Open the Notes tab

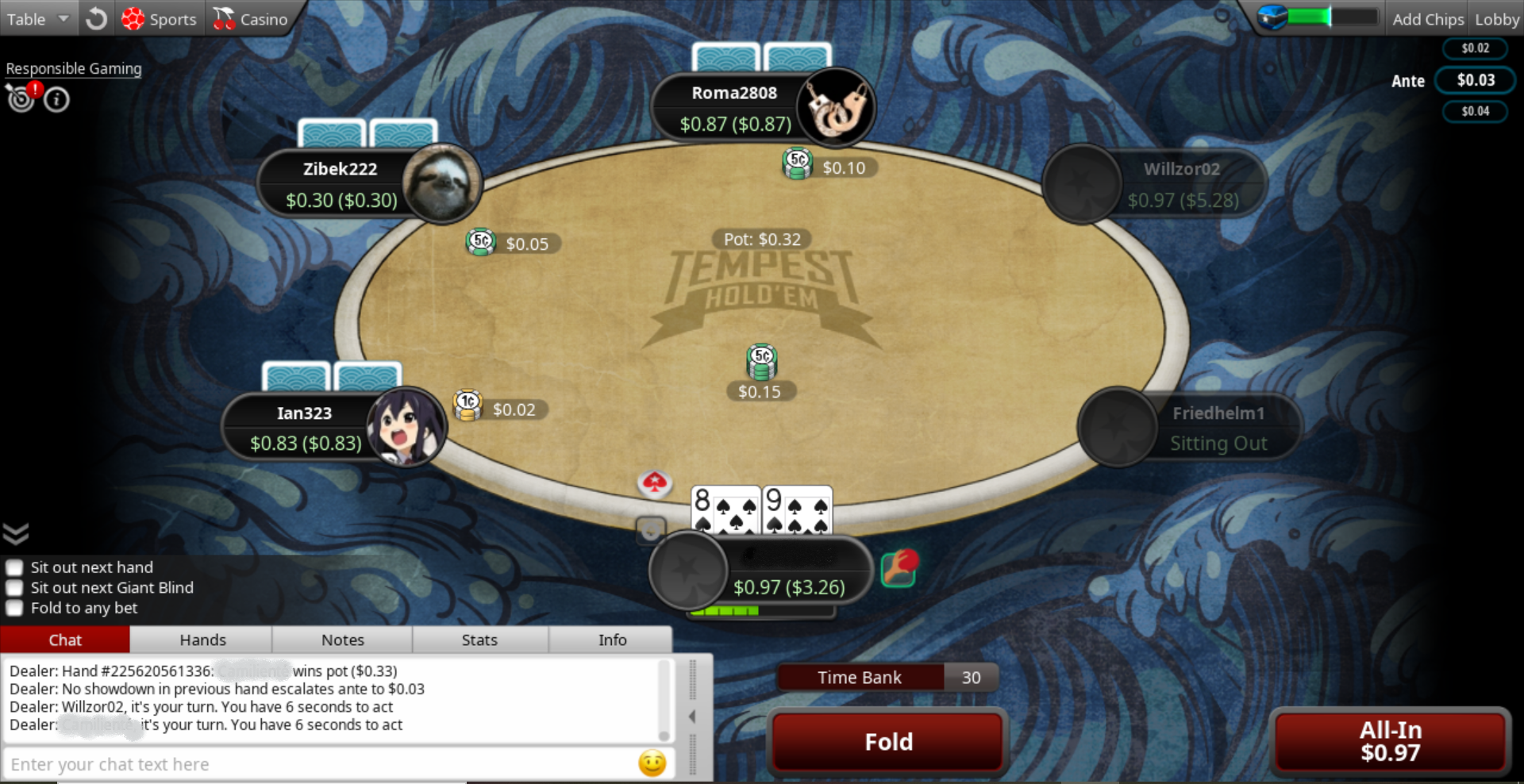342,640
